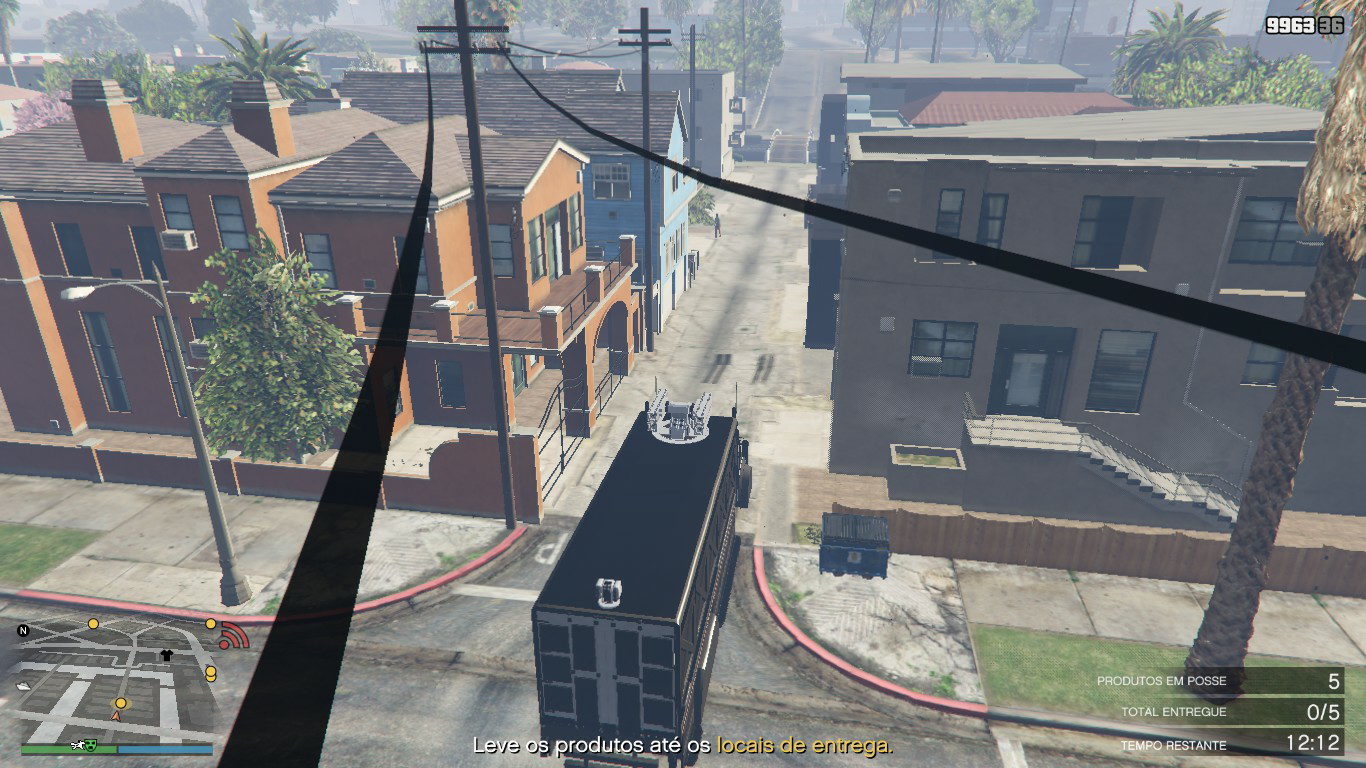
Task: Click the Total Entregue tracker row
Action: tap(1218, 713)
